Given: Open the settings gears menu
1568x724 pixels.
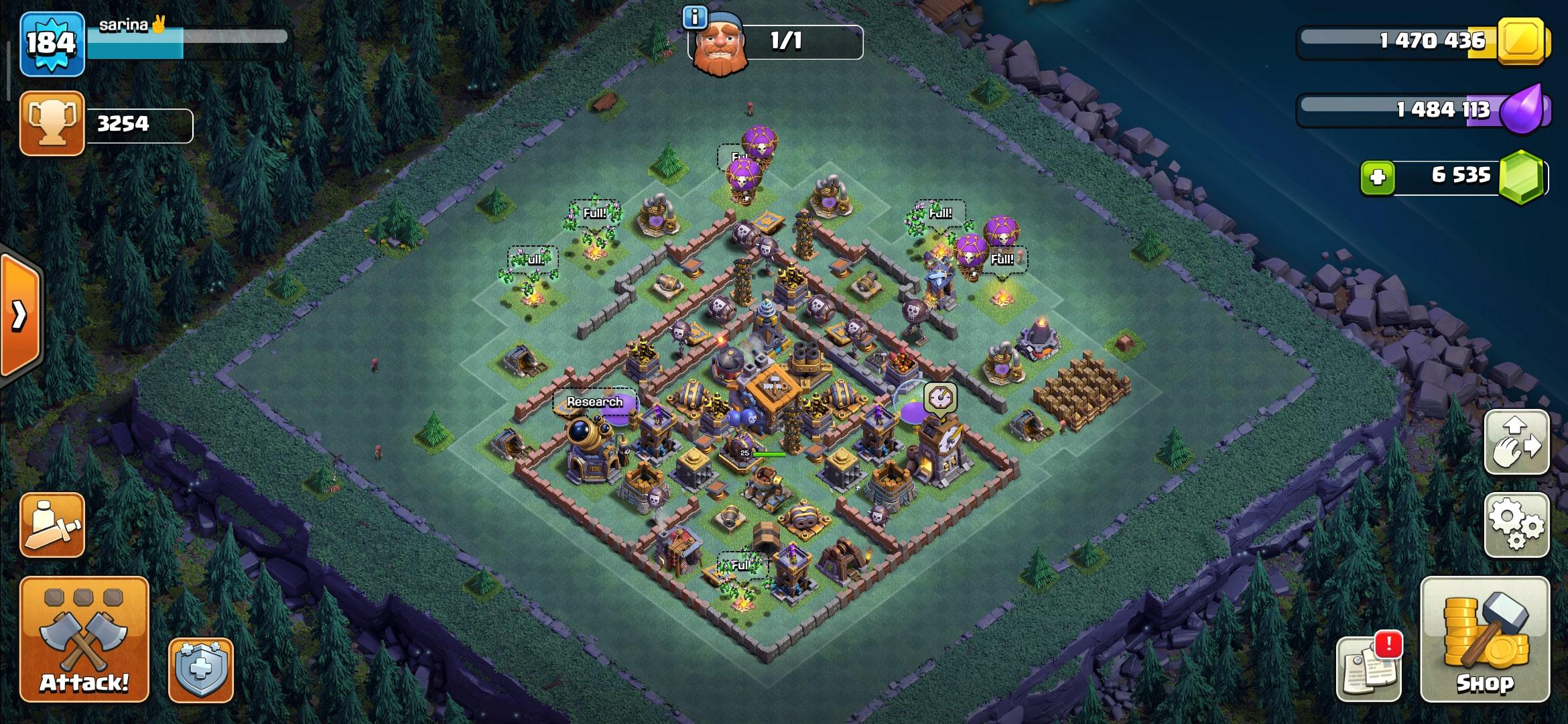Looking at the screenshot, I should [1516, 525].
